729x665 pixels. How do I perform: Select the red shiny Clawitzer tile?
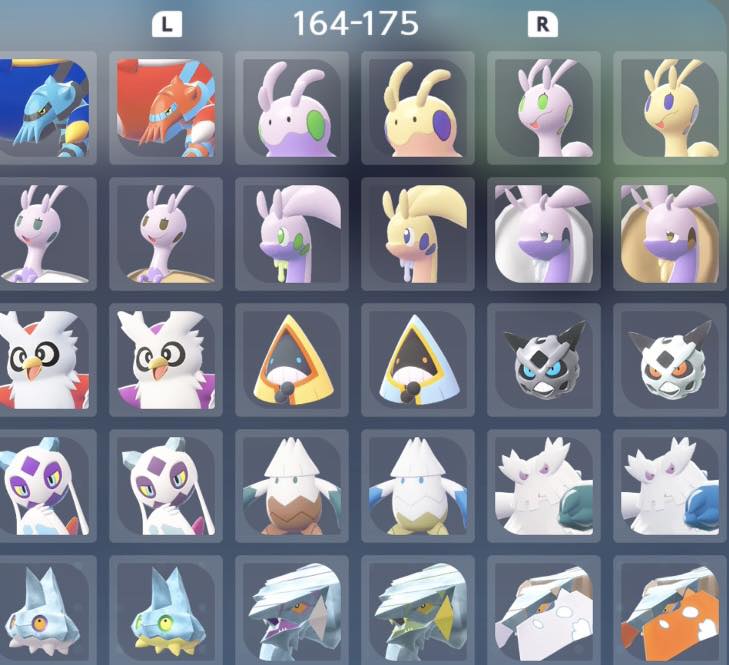coord(165,108)
